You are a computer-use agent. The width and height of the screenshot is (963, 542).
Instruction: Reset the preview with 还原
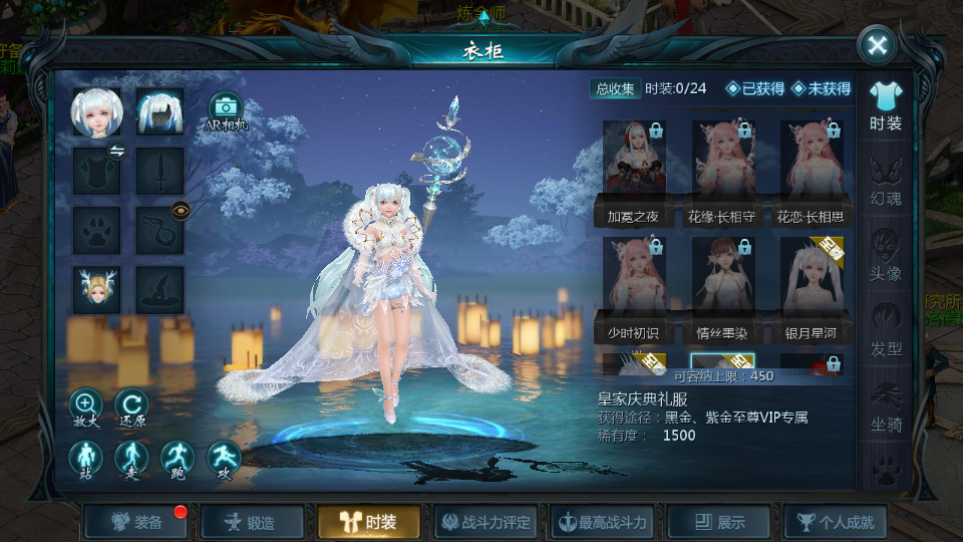131,407
